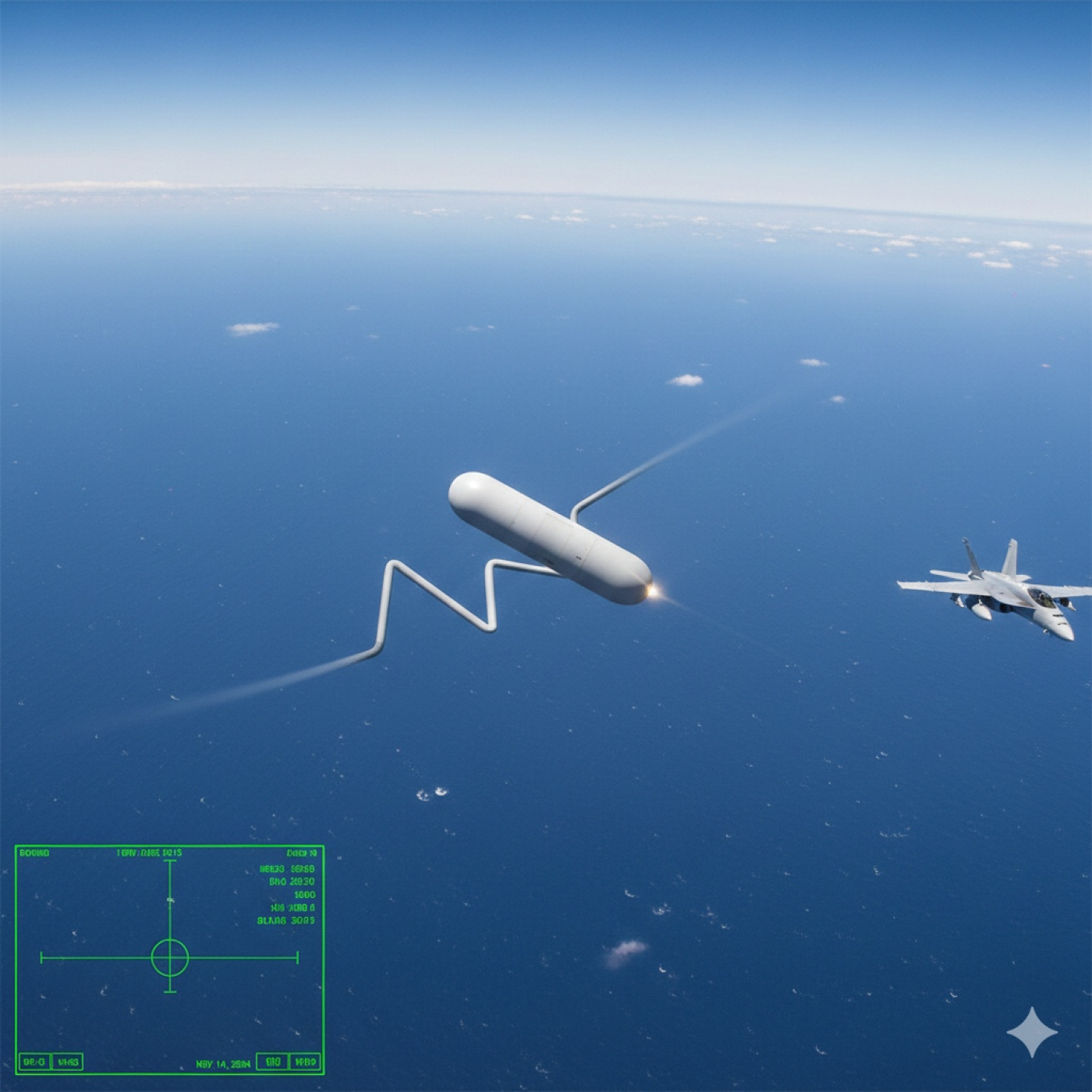1092x1092 pixels.
Task: Click the green targeting camera display
Action: click(x=169, y=959)
